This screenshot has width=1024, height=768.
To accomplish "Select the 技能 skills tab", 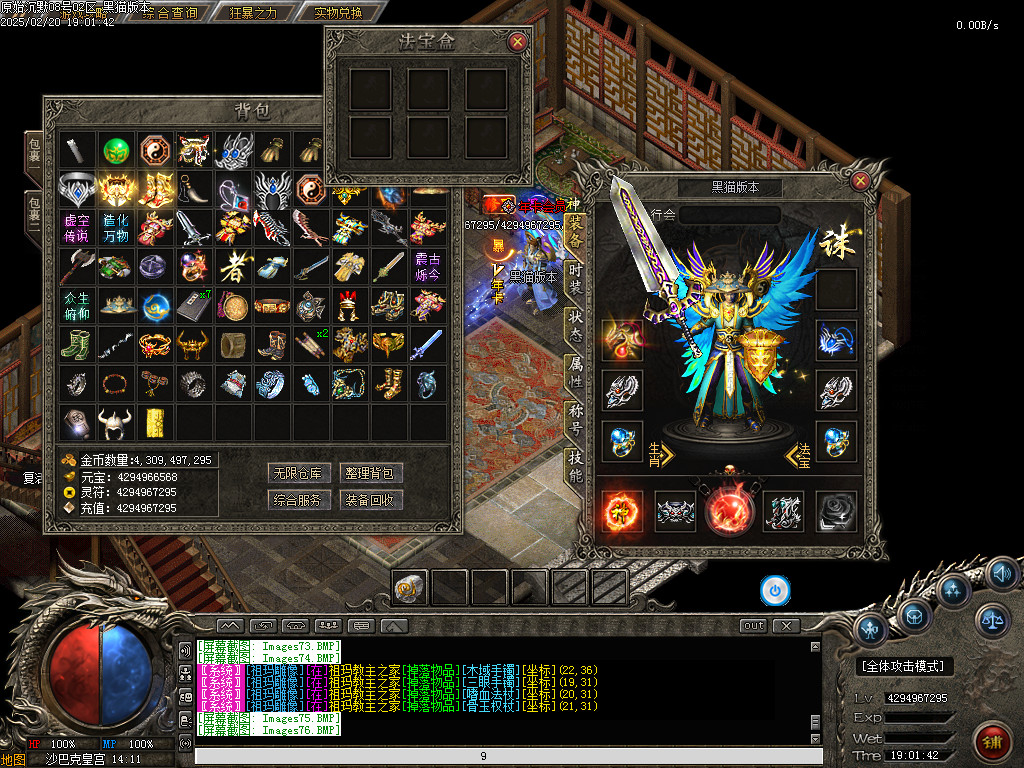I will tap(575, 464).
